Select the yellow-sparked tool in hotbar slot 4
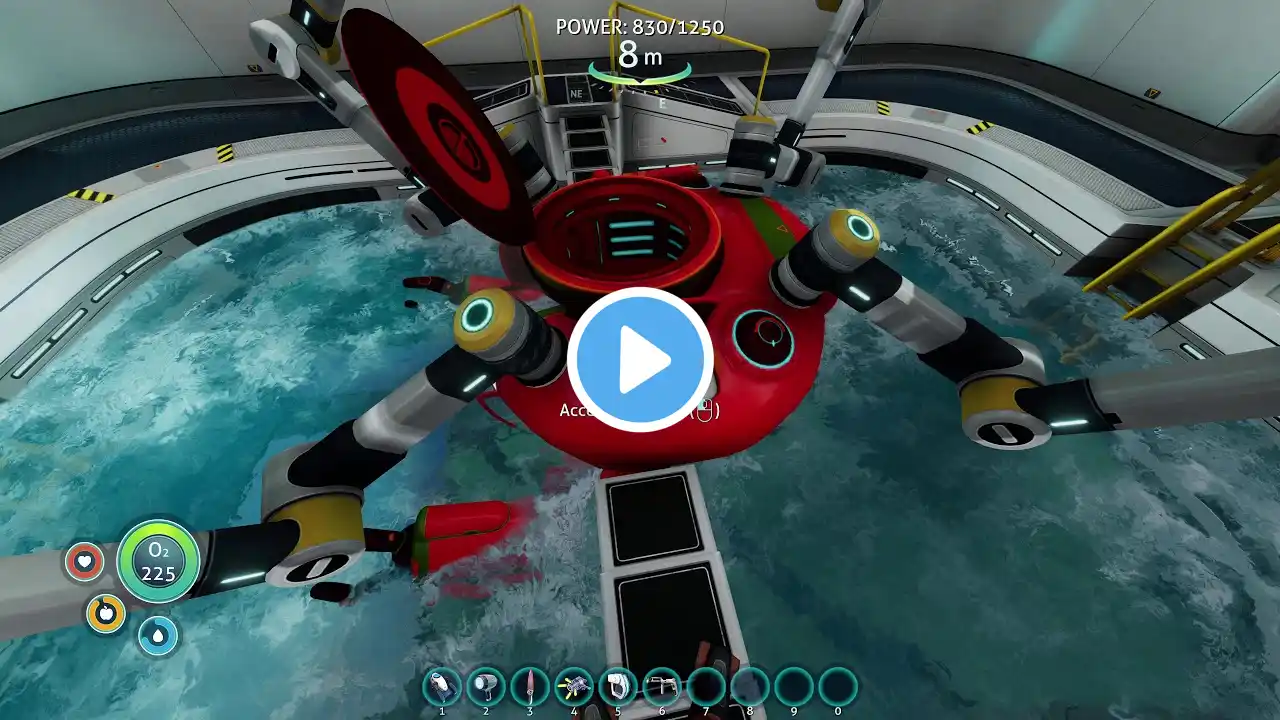1280x720 pixels. 574,687
